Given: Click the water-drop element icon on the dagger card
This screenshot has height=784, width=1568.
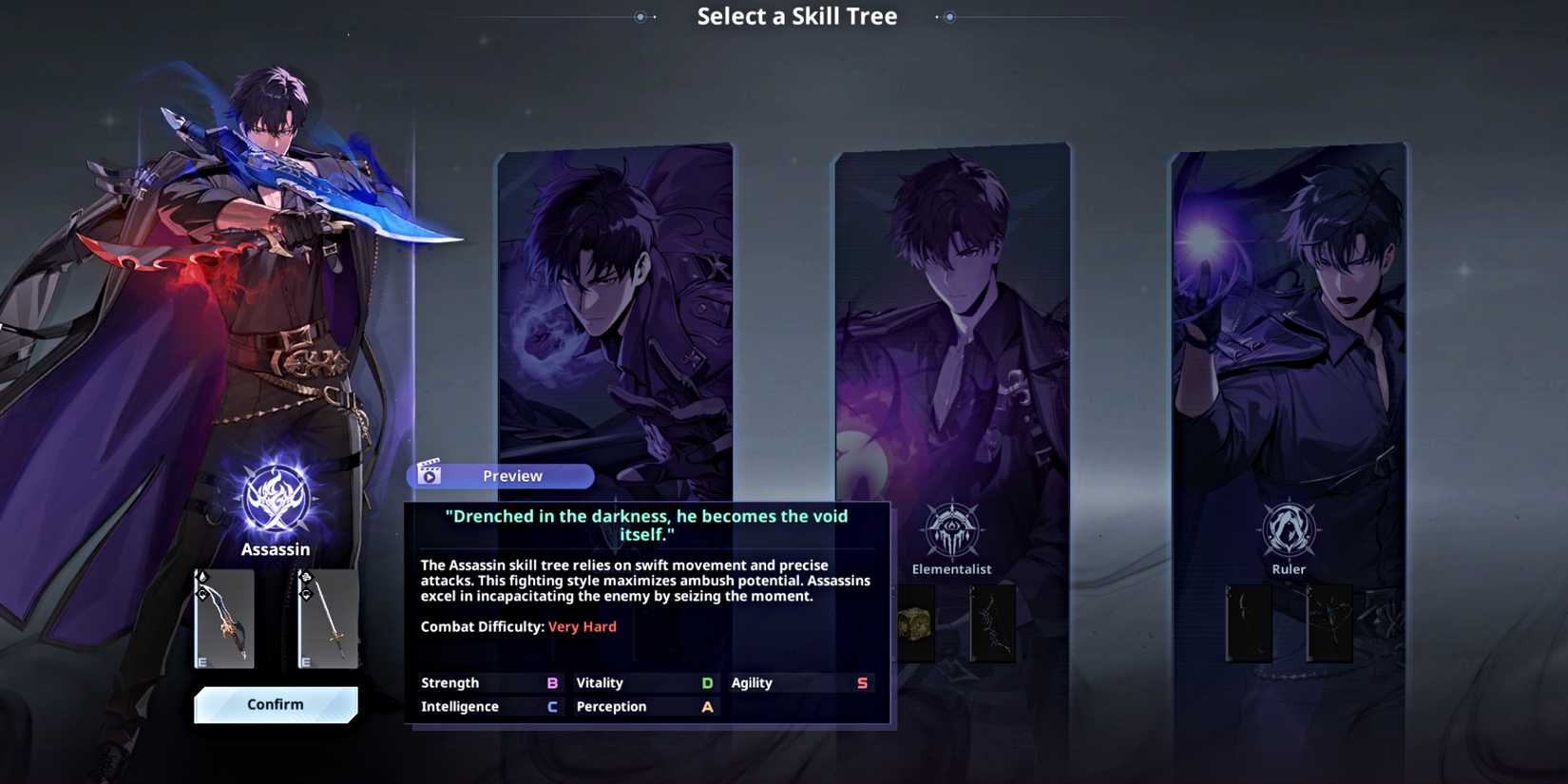Looking at the screenshot, I should point(203,577).
